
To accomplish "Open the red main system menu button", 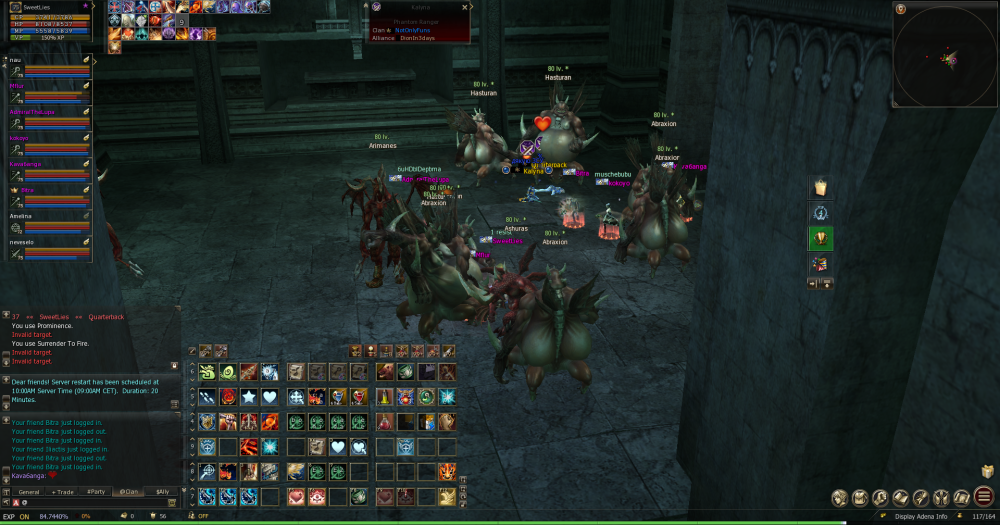I will coord(986,497).
